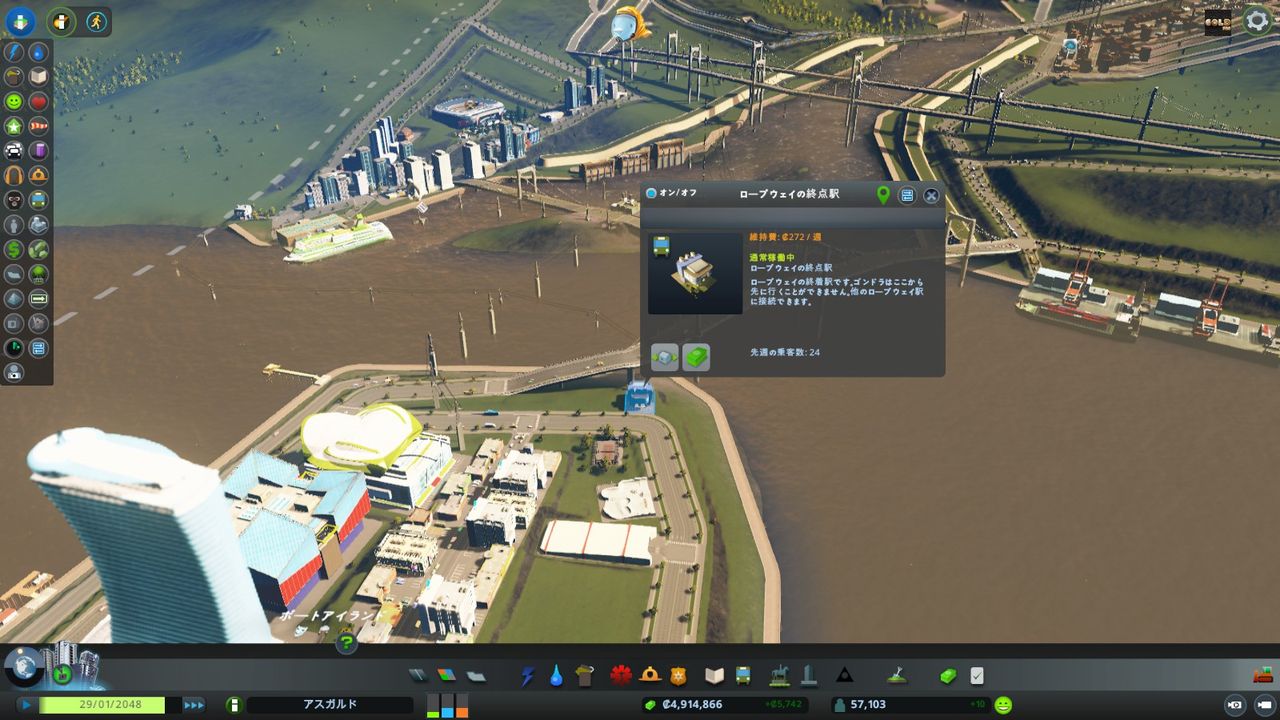
Task: Open the health info view heart icon
Action: click(x=41, y=101)
